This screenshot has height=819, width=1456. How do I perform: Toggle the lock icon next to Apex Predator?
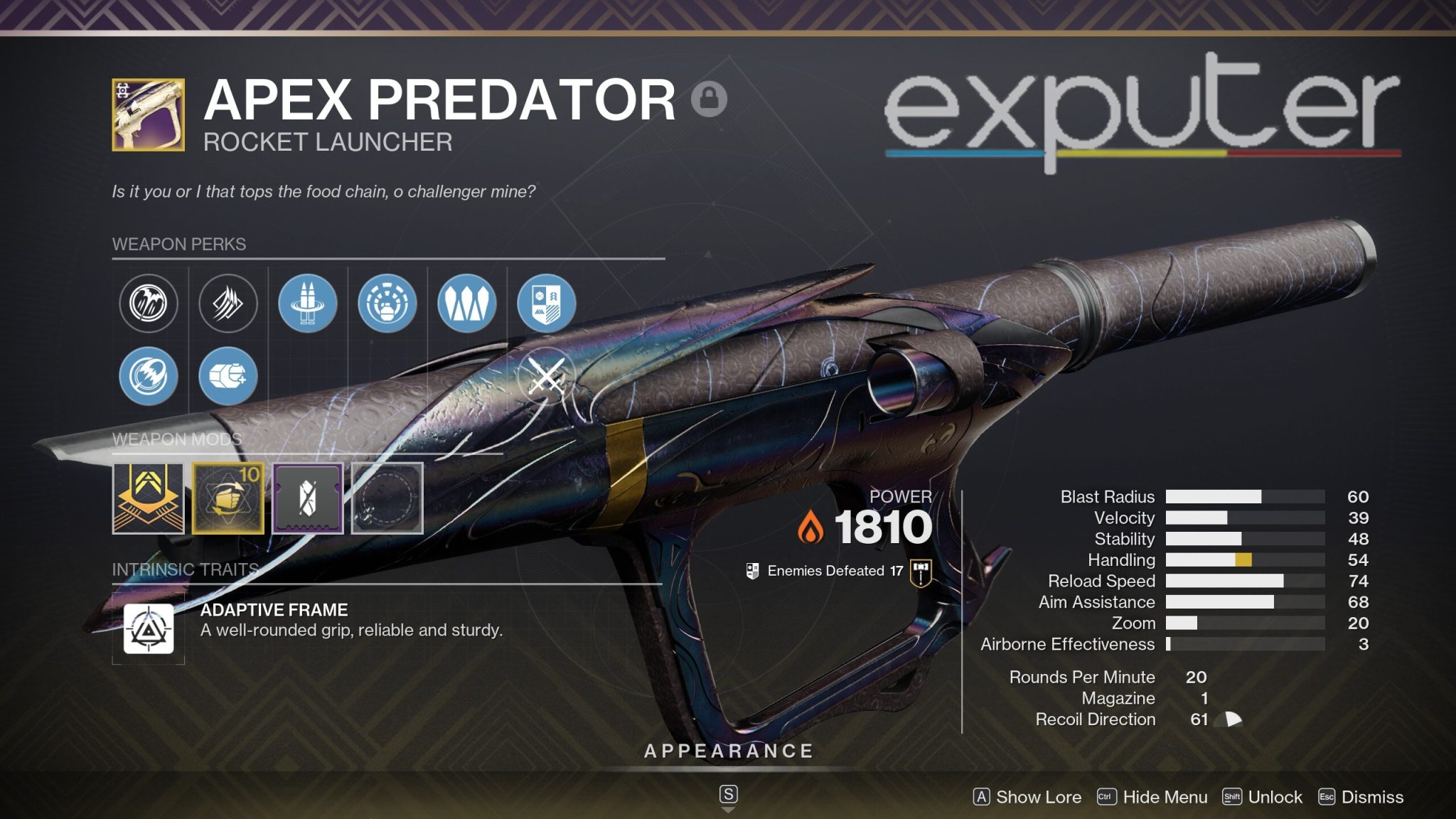[x=710, y=100]
